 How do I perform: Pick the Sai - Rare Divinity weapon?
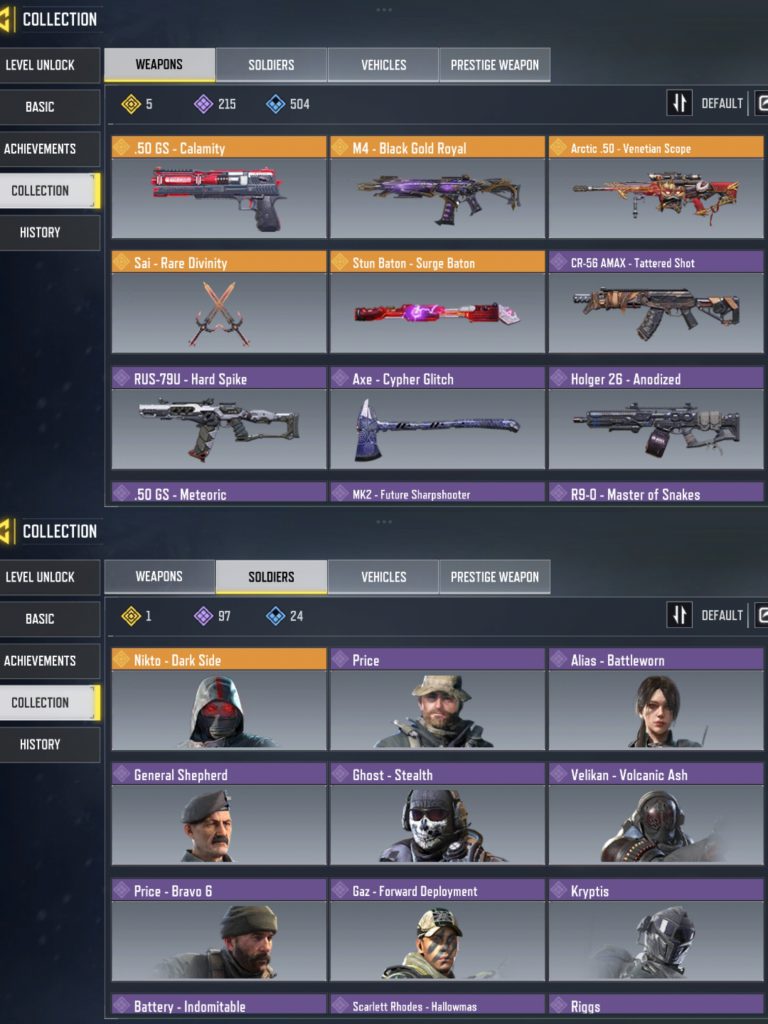(219, 302)
